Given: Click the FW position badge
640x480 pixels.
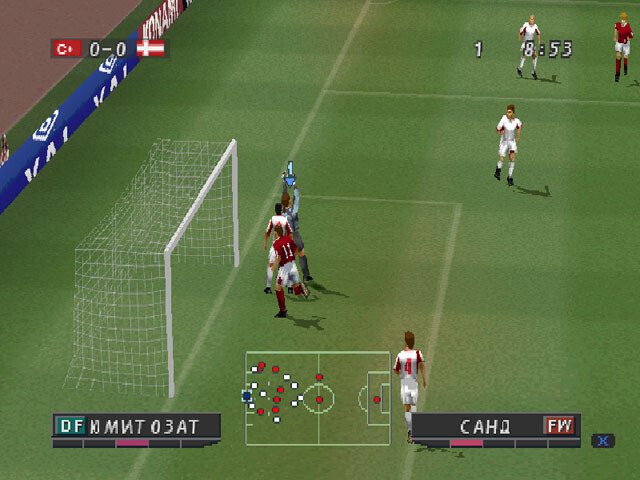Looking at the screenshot, I should [560, 426].
